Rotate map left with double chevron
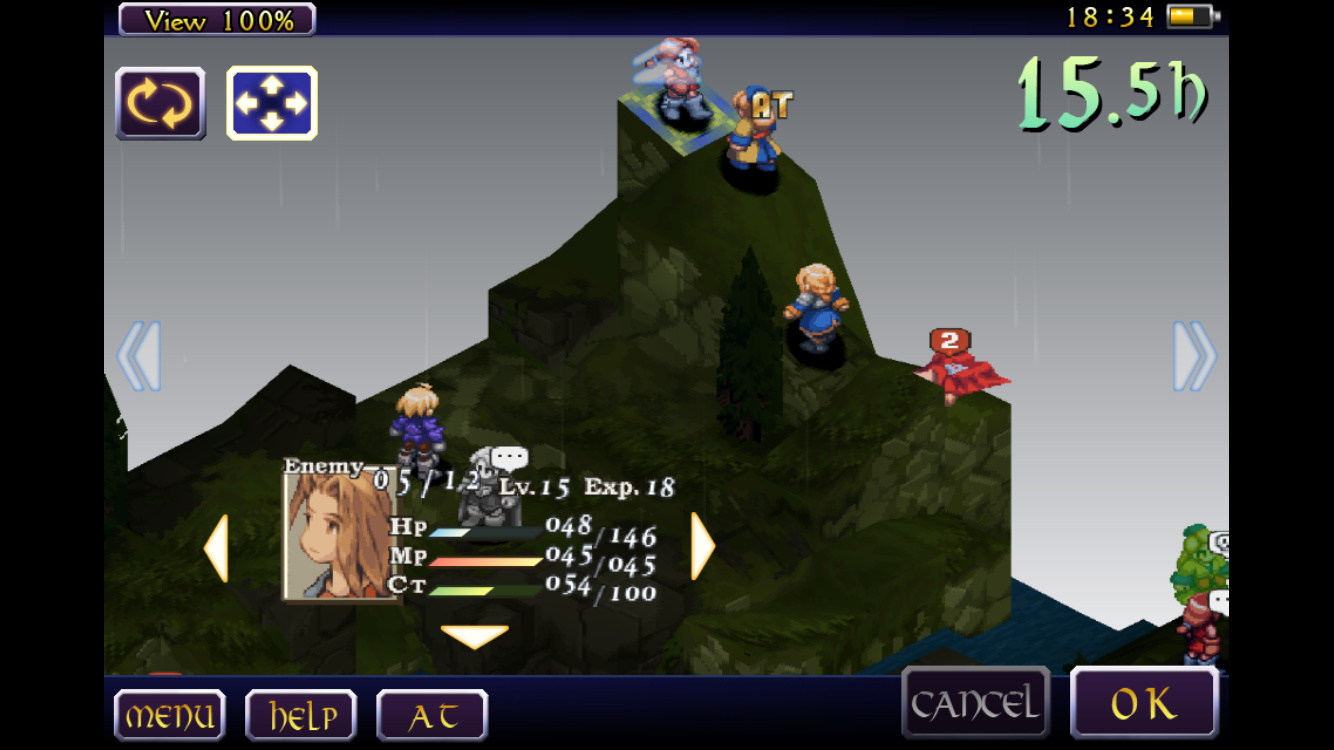This screenshot has height=750, width=1334. click(139, 356)
